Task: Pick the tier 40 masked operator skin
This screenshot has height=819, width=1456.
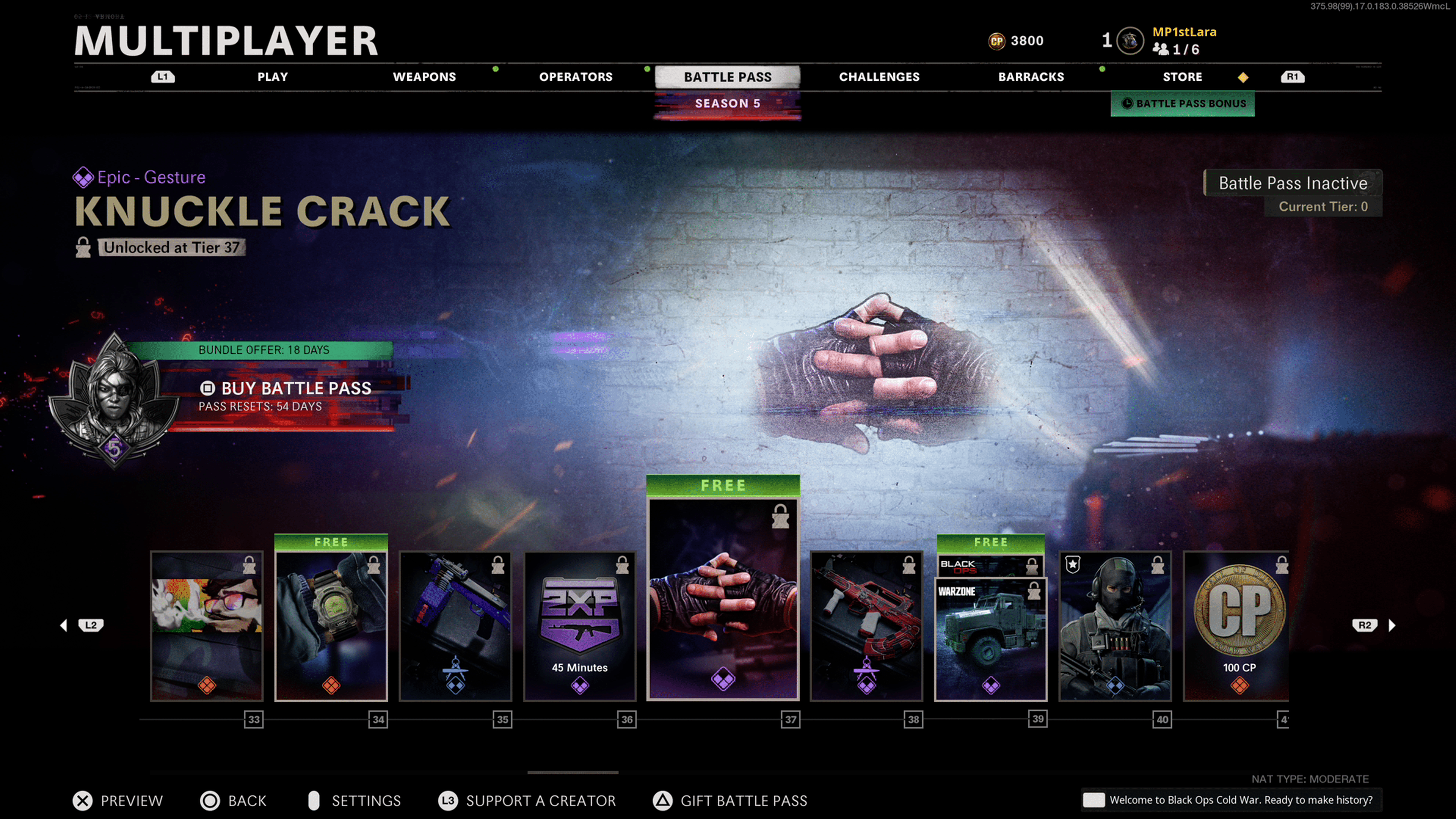Action: 1115,626
